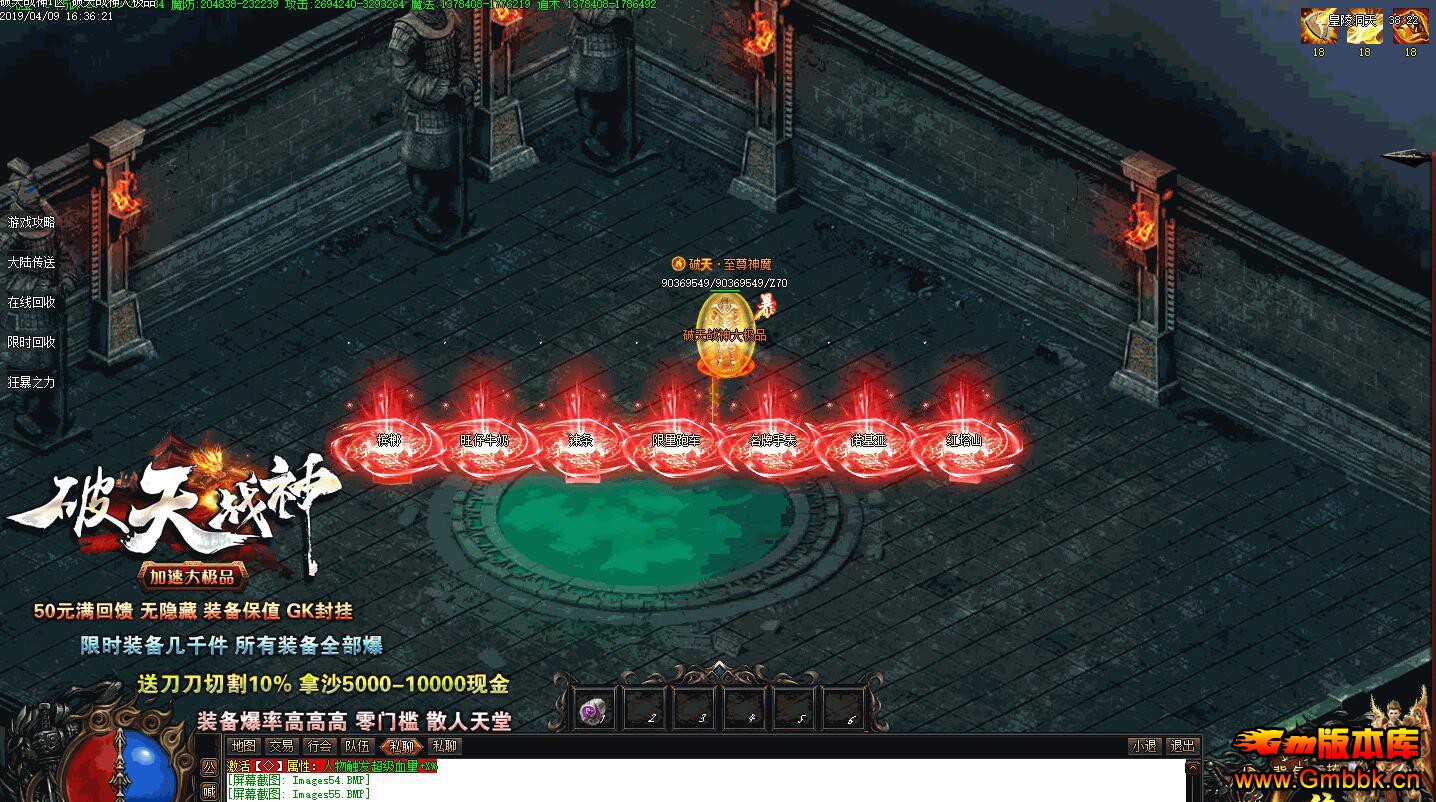Toggle the 公 public chat channel button
The height and width of the screenshot is (802, 1436).
pyautogui.click(x=209, y=768)
